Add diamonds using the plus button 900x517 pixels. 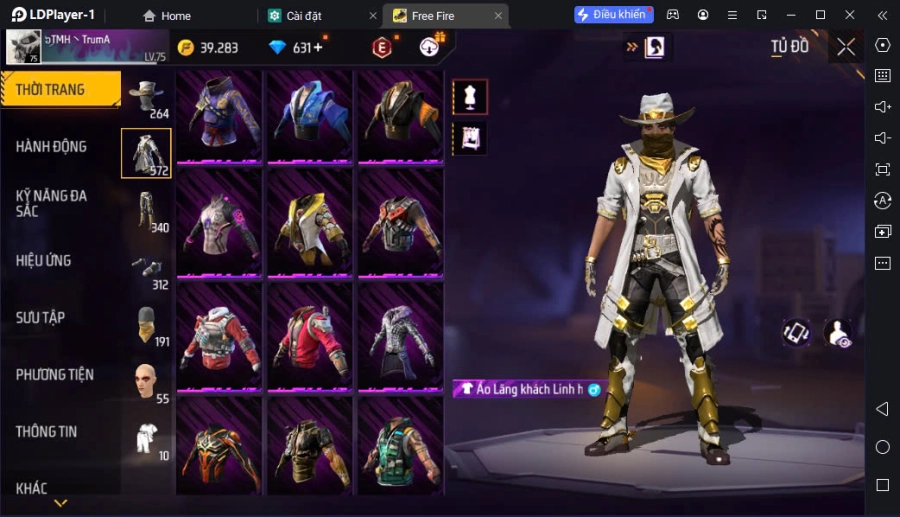pos(318,48)
